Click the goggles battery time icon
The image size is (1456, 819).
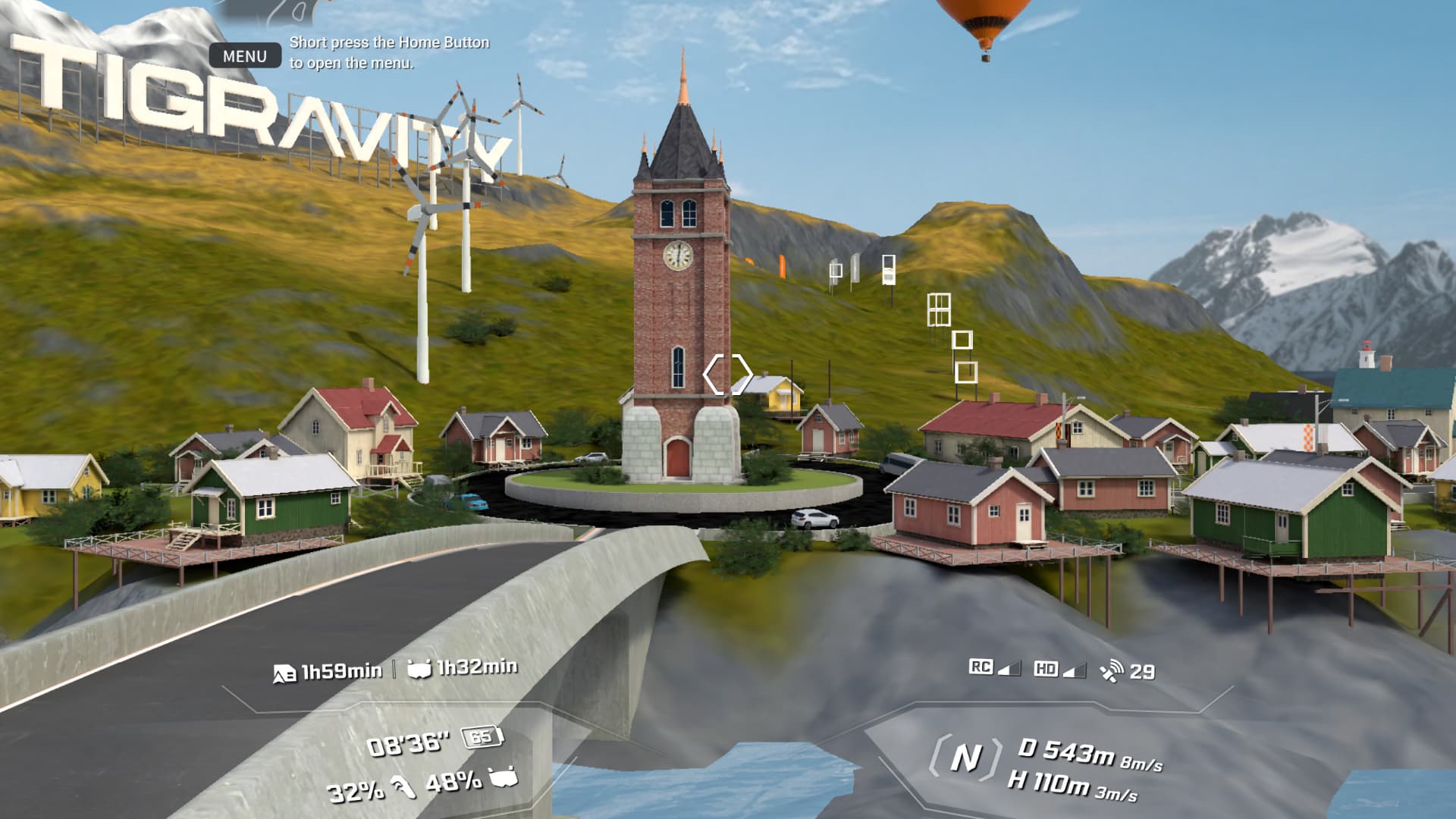click(x=419, y=670)
